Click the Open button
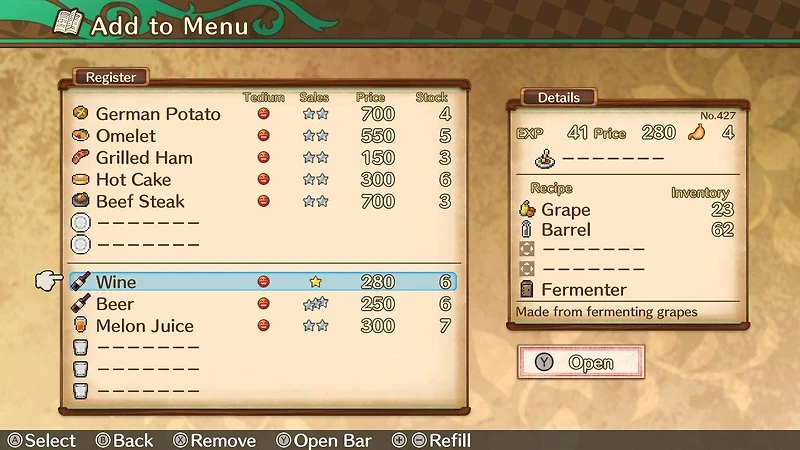This screenshot has width=800, height=450. 581,363
